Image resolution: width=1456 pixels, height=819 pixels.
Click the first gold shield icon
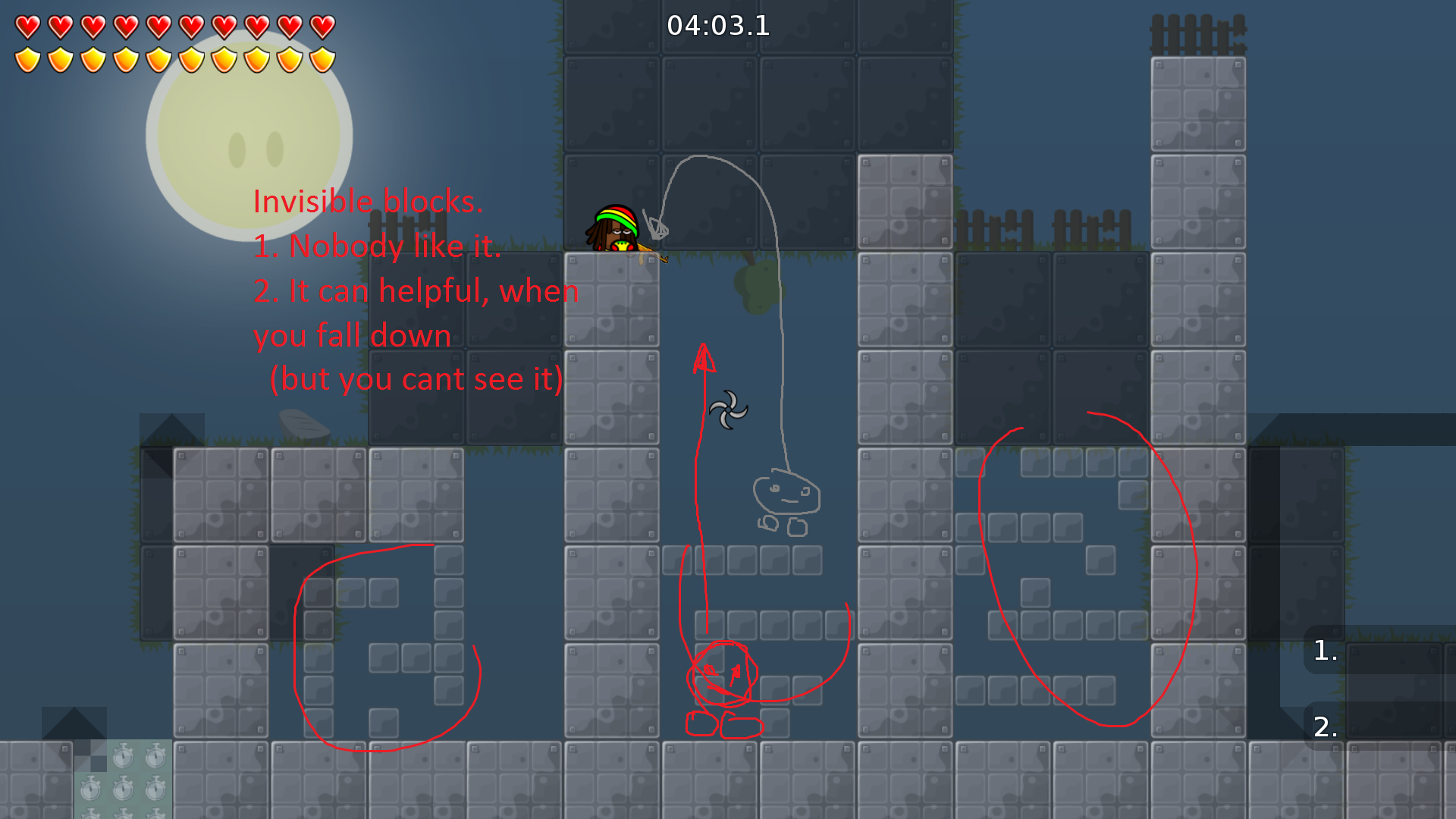[28, 58]
